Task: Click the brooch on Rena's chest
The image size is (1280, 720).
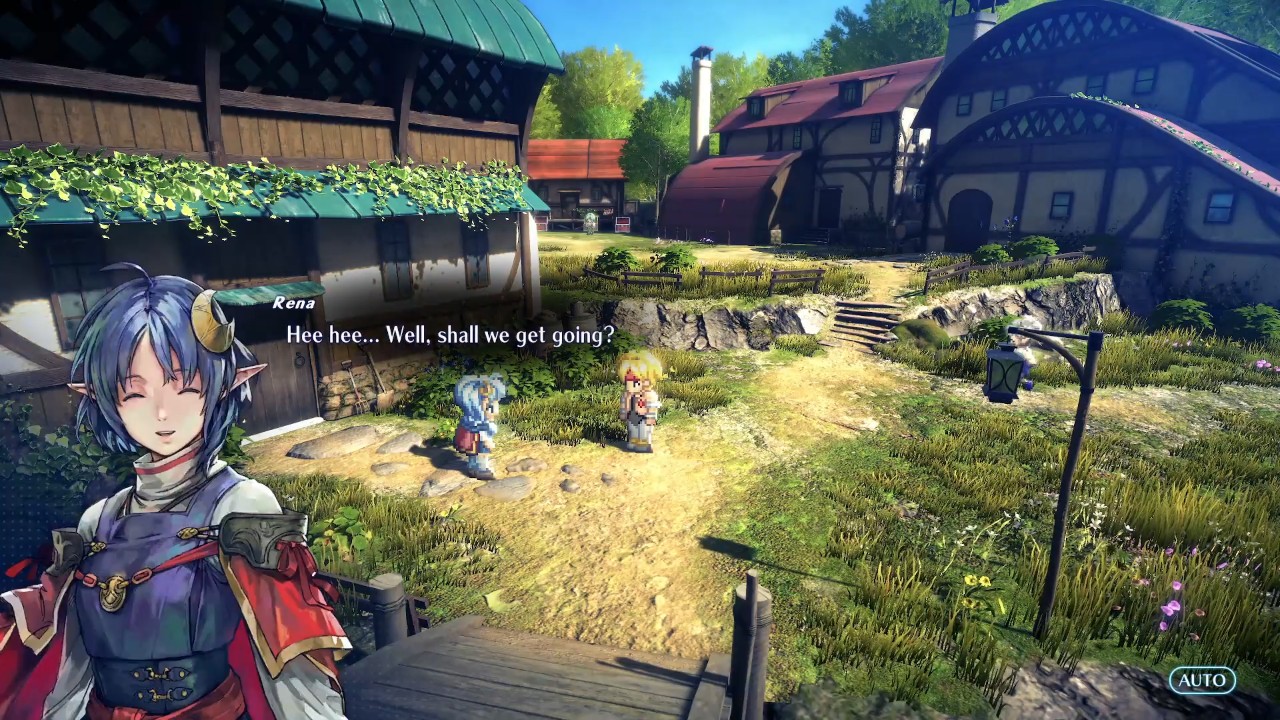Action: tap(113, 595)
